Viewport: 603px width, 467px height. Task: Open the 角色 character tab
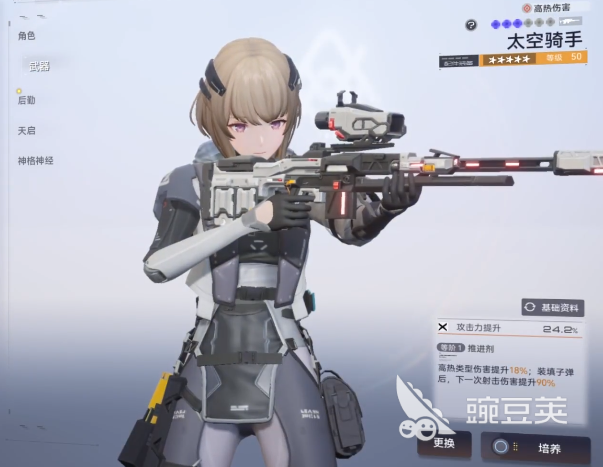pos(27,36)
